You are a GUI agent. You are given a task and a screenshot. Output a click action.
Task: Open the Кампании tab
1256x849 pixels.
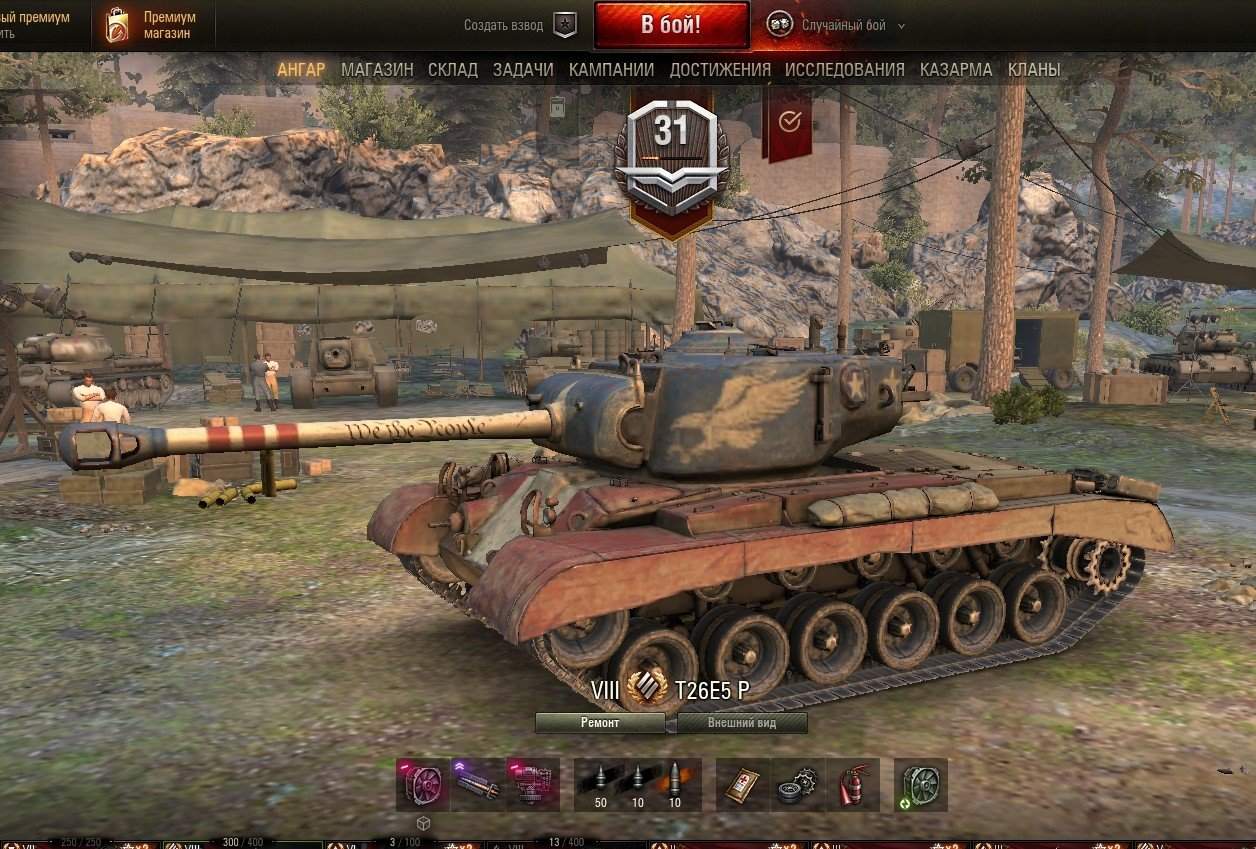(x=611, y=70)
